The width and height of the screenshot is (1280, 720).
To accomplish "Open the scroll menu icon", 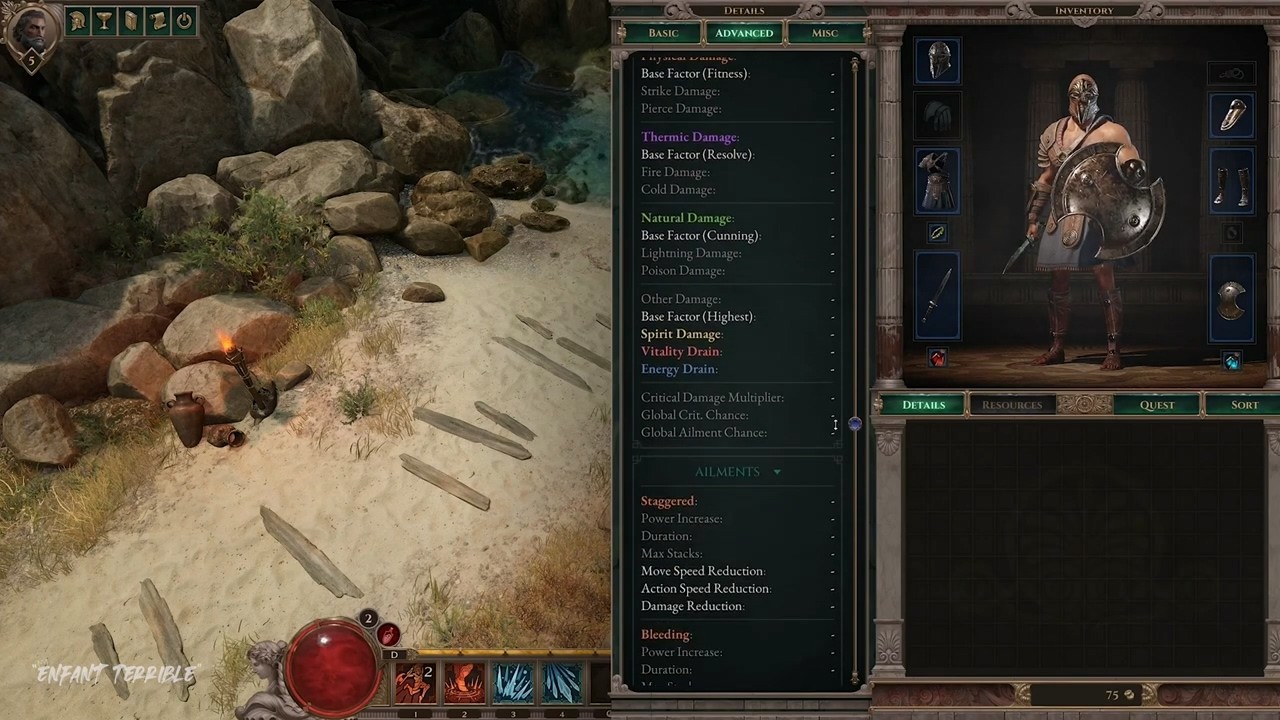I will [x=157, y=21].
